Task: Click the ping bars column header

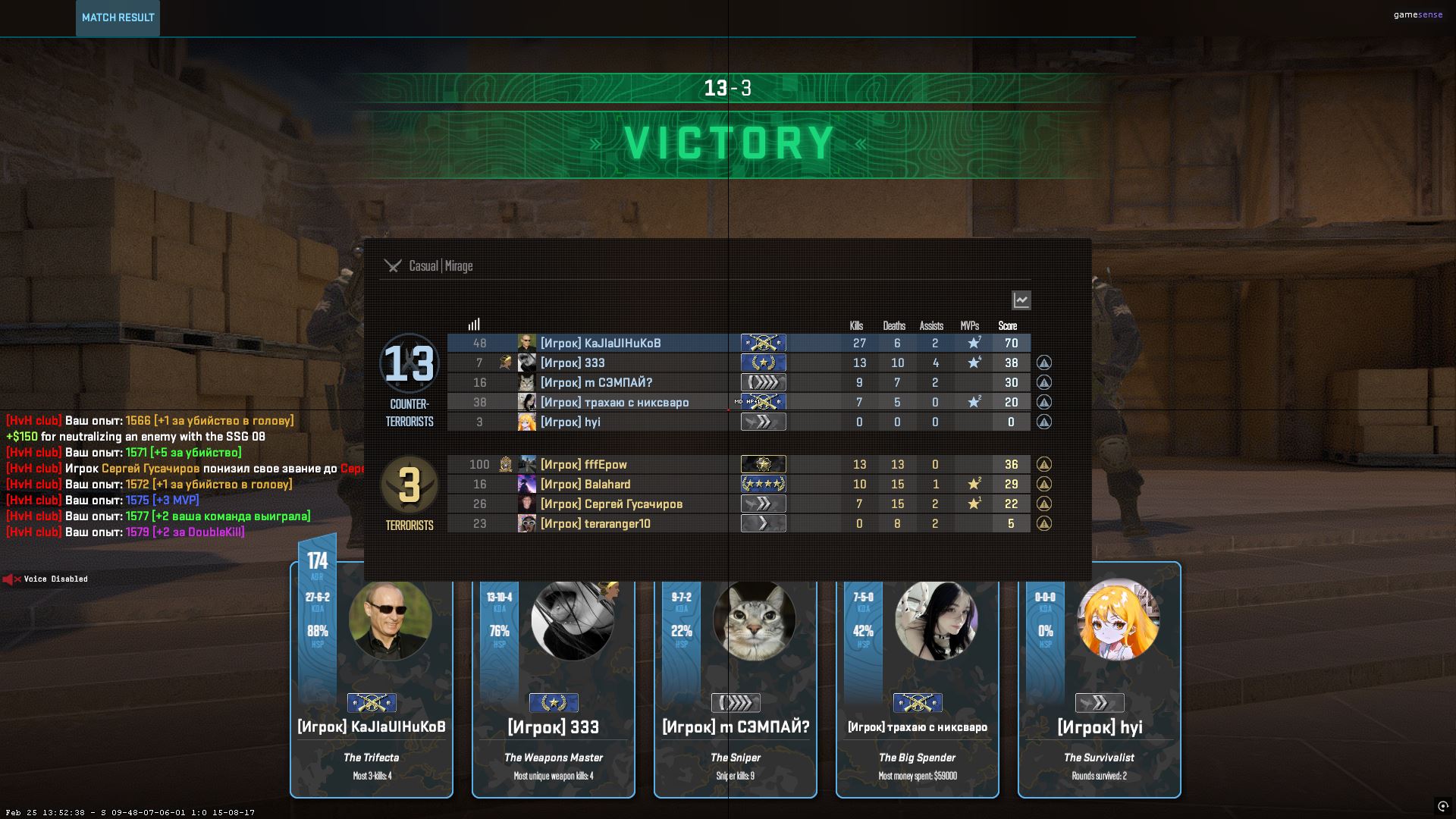Action: point(474,325)
